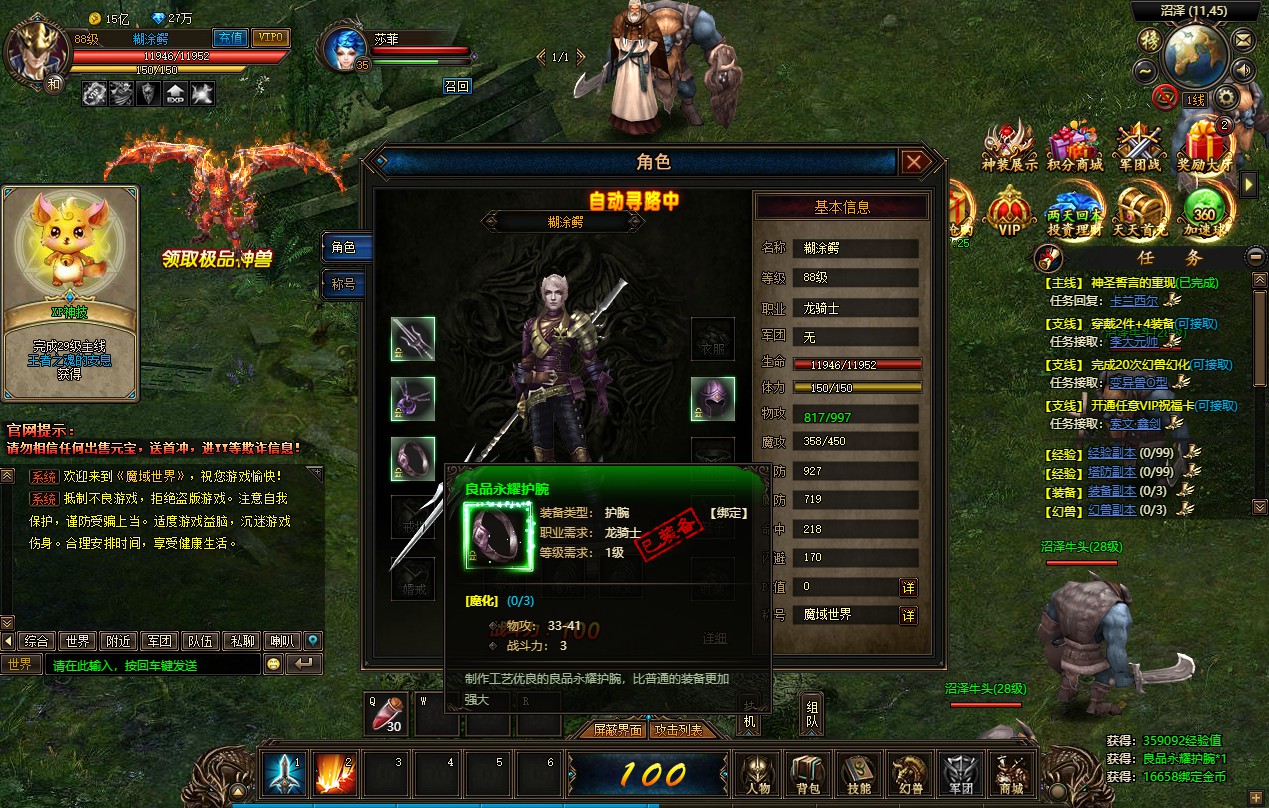Click the 充值 recharge button
Screen dimensions: 1269x808
coord(231,38)
